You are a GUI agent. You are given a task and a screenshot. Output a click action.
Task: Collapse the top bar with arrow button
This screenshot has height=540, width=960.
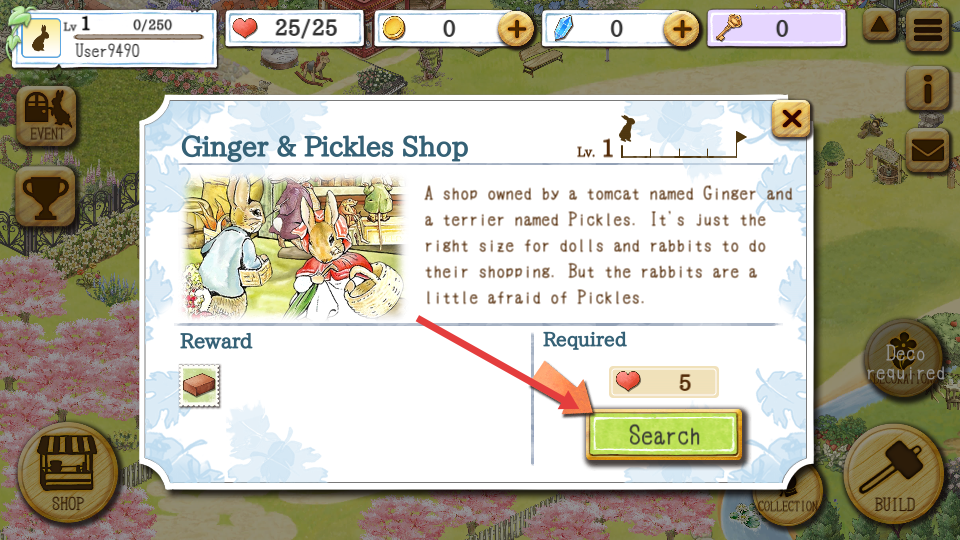[880, 26]
